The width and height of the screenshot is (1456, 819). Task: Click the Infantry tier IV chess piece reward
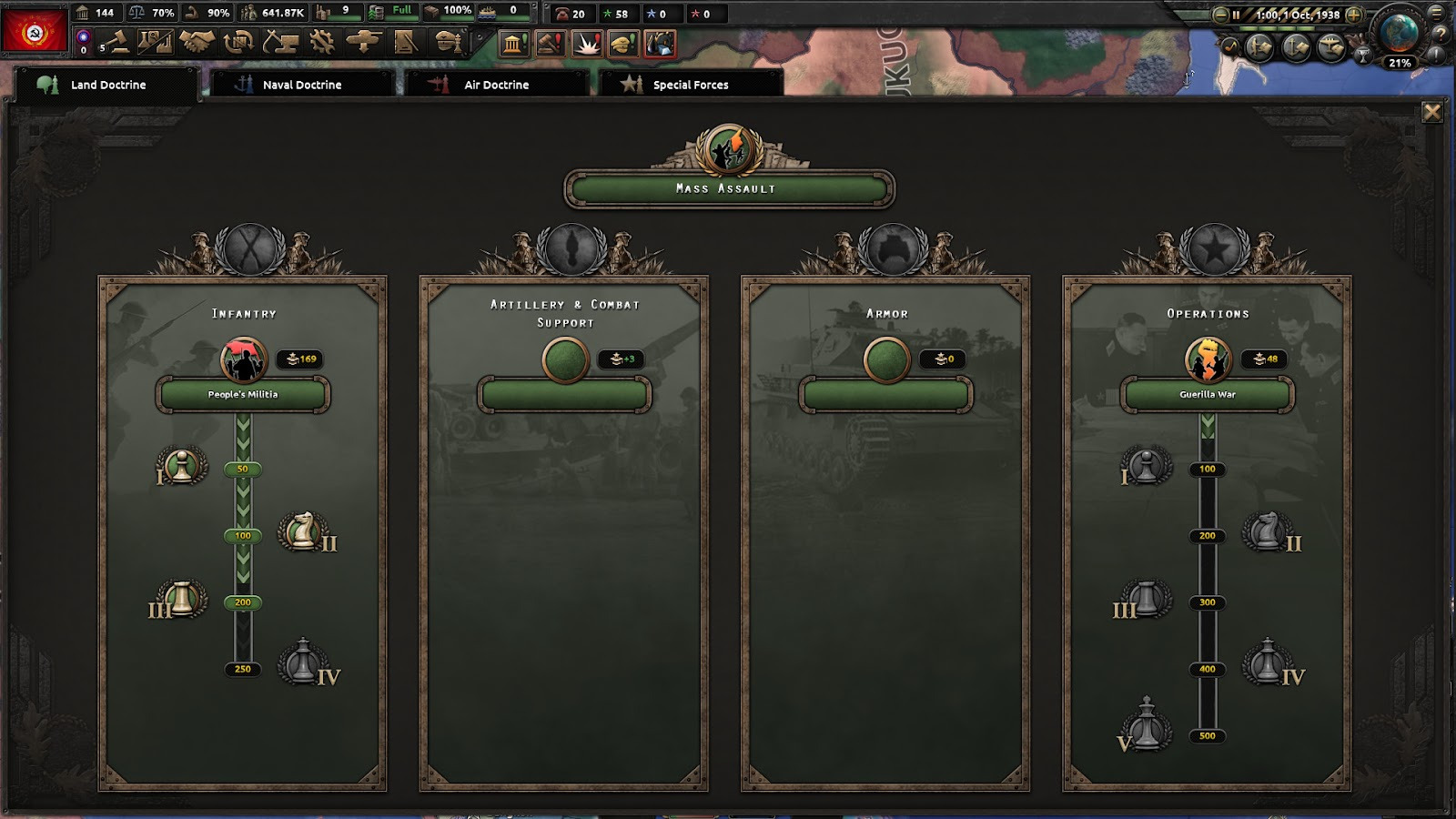coord(303,662)
